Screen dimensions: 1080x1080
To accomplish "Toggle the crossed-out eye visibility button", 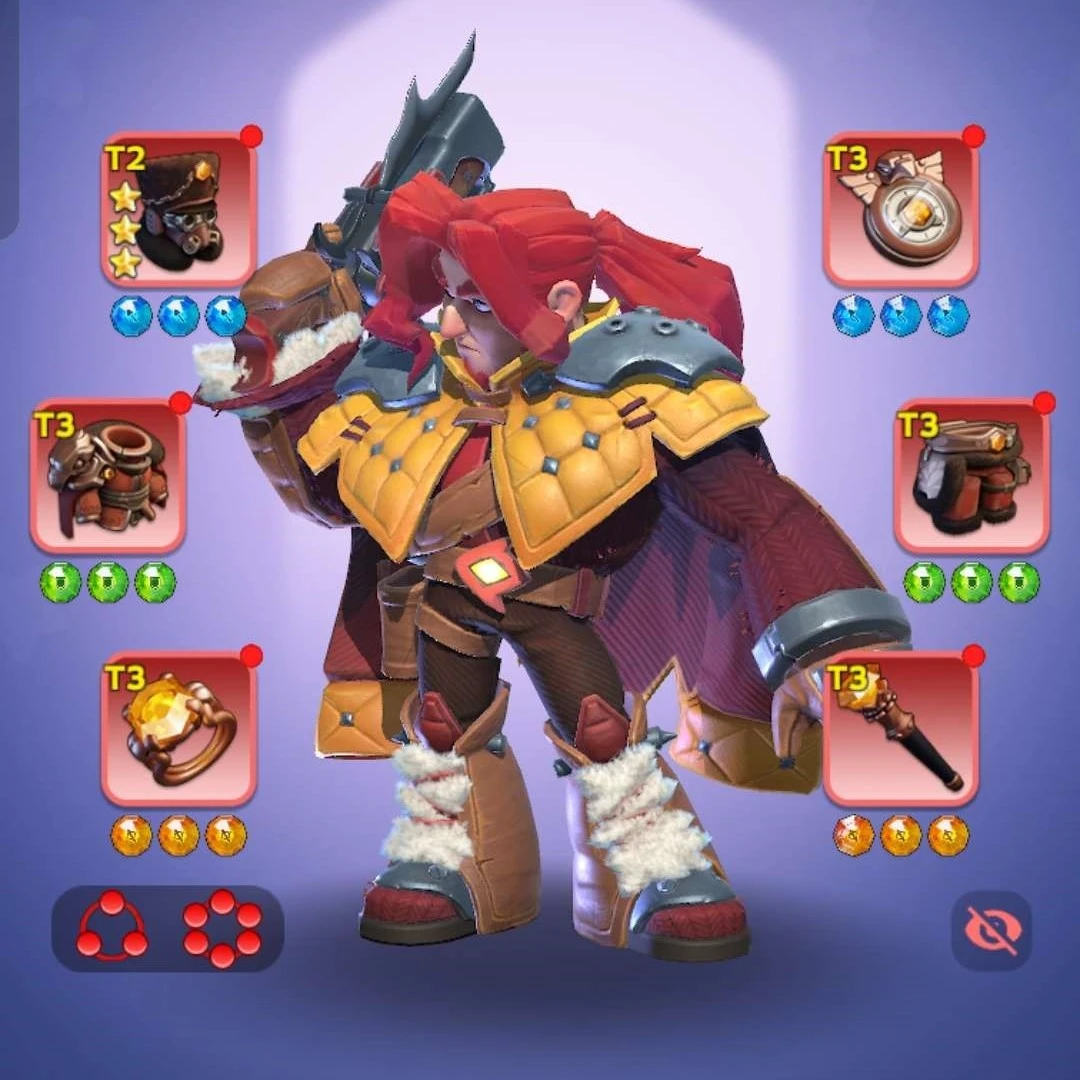I will click(x=991, y=931).
